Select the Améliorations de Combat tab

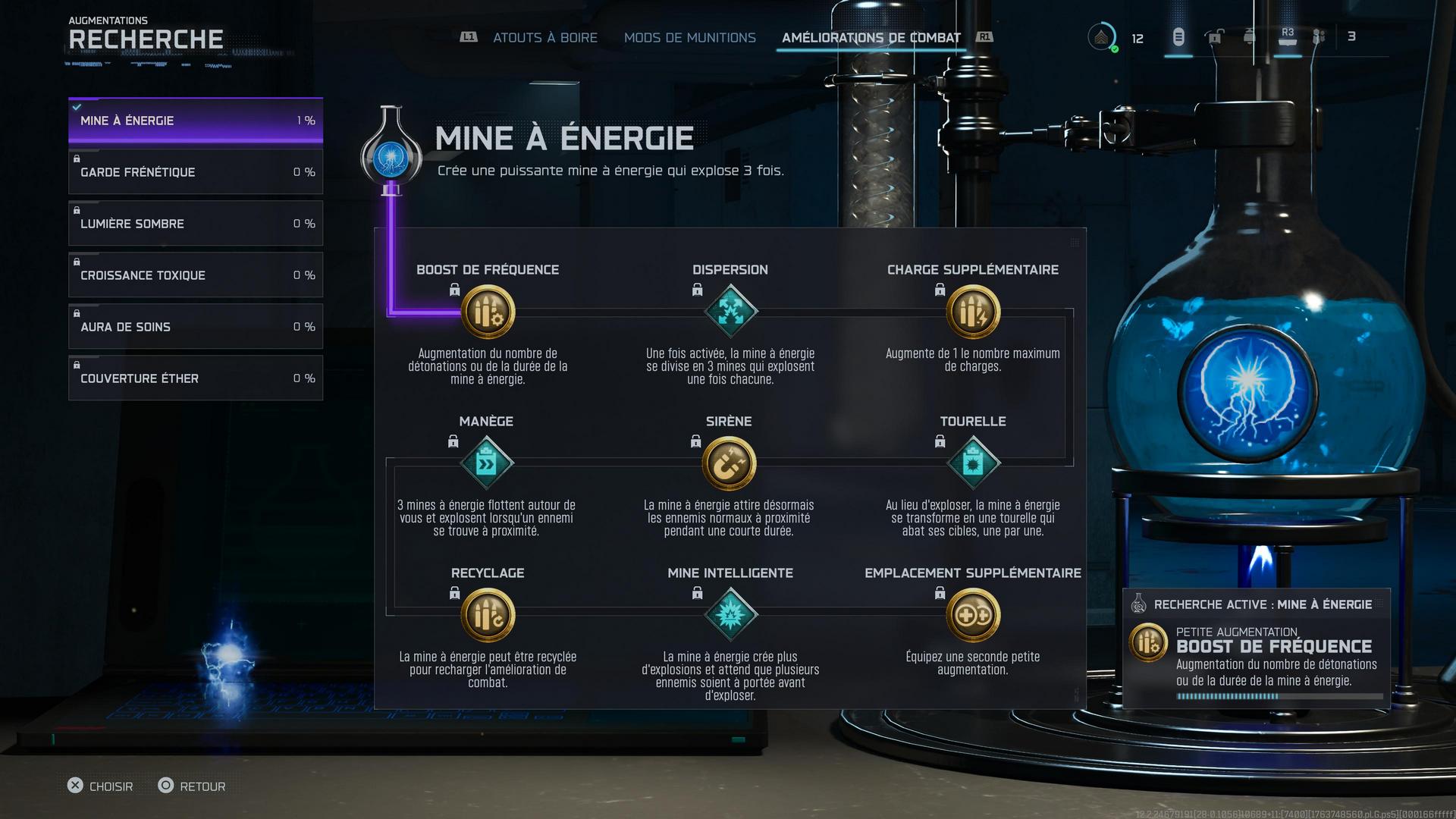[871, 38]
